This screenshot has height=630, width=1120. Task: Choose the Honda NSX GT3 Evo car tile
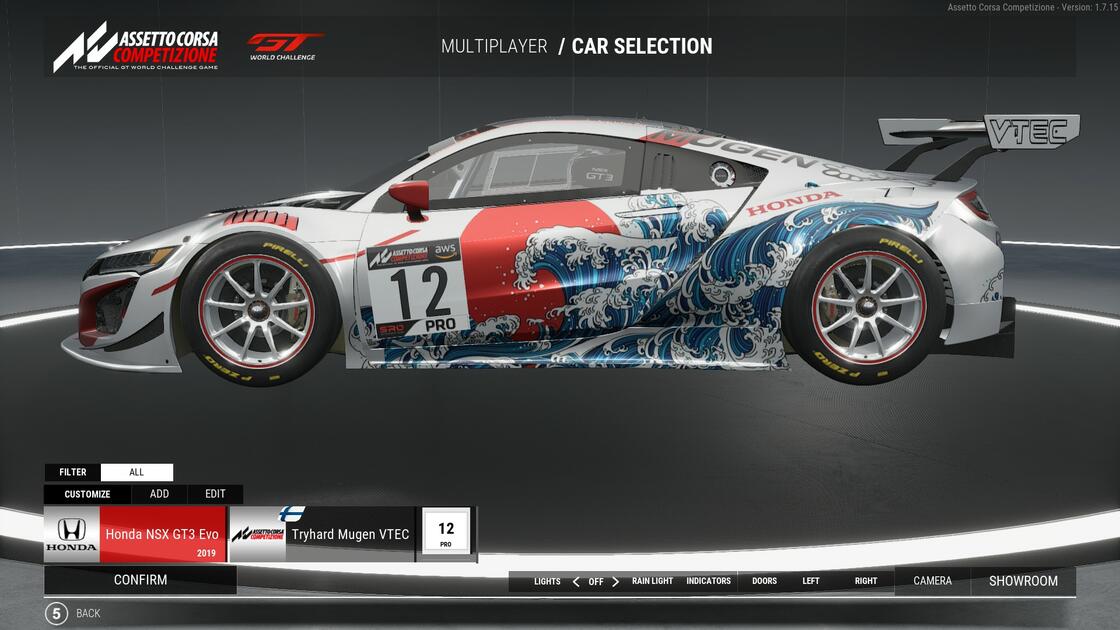tap(135, 535)
